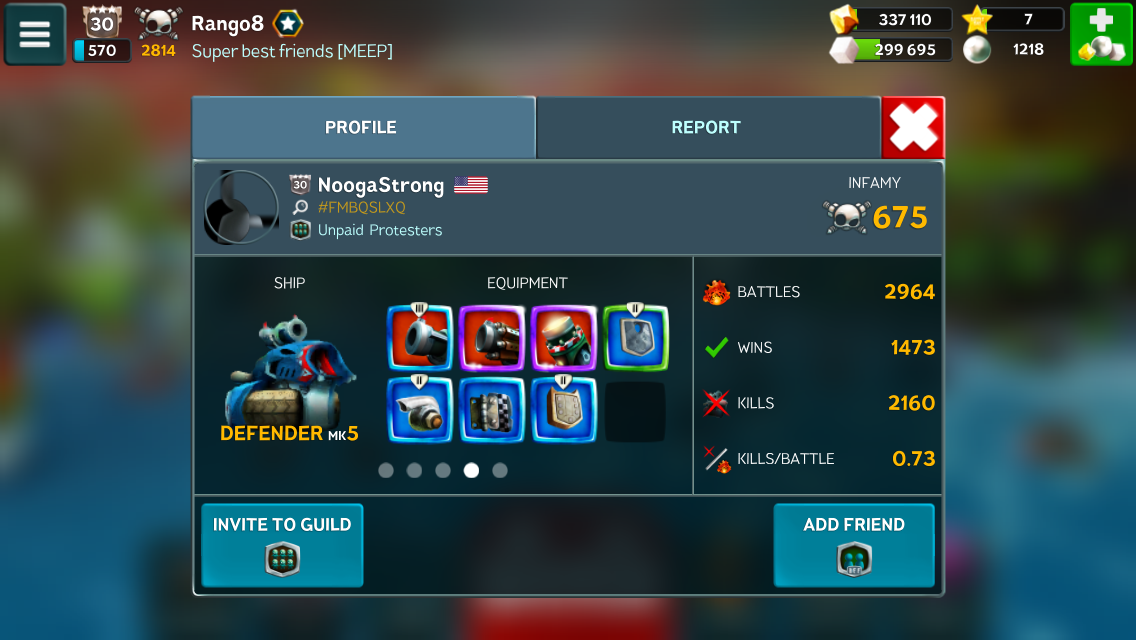Switch to the Profile tab
The width and height of the screenshot is (1136, 640).
tap(361, 128)
